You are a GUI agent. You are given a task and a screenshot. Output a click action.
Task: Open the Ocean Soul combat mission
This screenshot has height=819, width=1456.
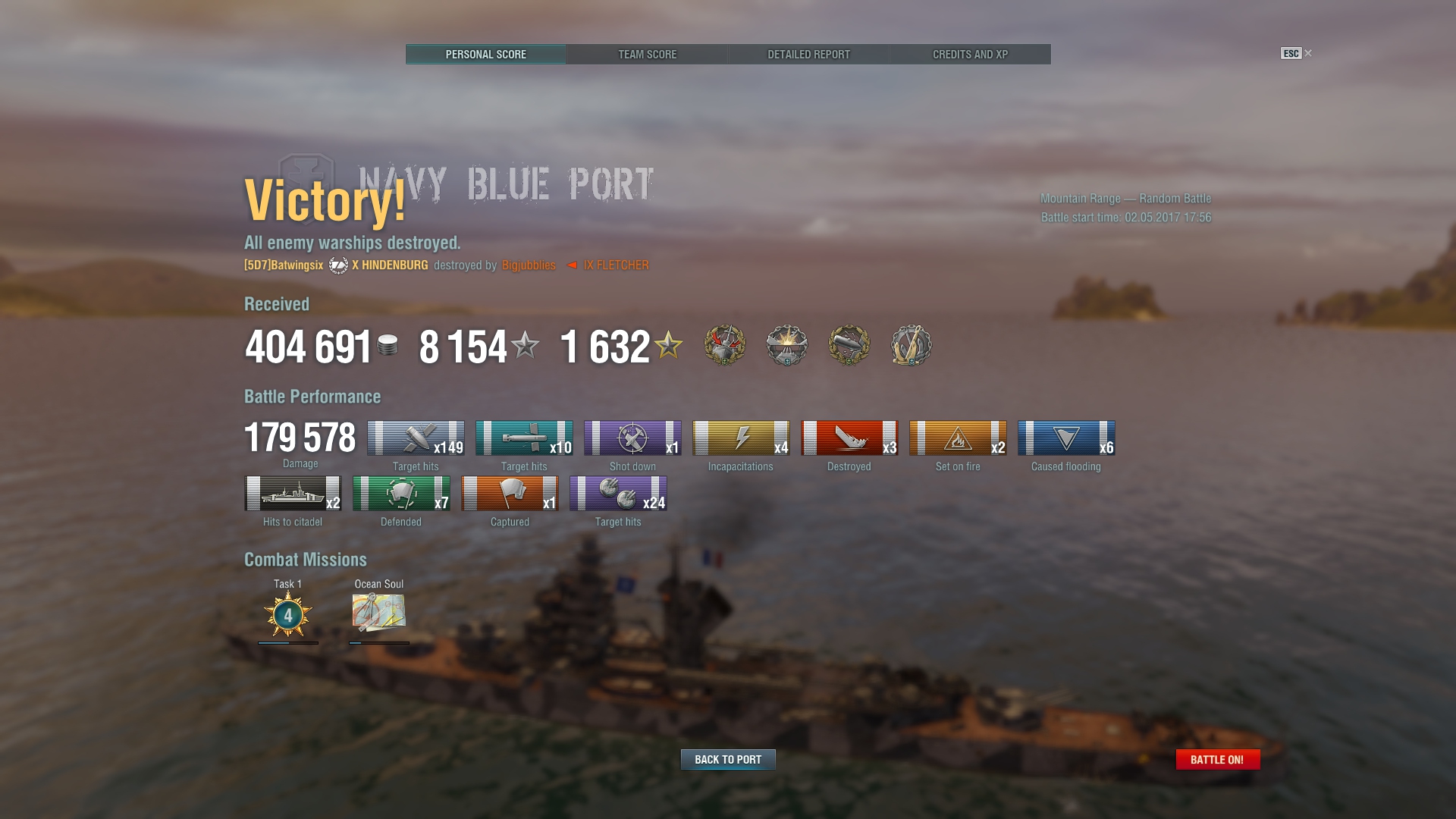[379, 612]
